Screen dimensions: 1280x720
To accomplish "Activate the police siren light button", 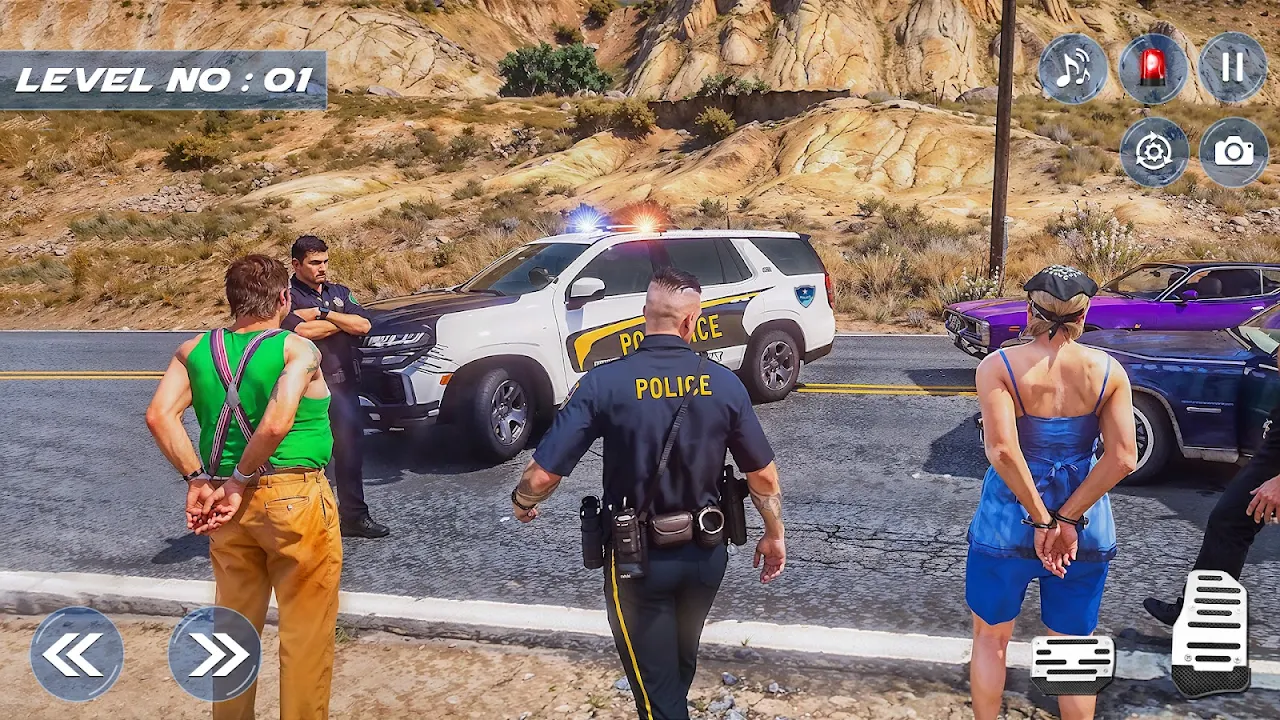I will click(1153, 68).
